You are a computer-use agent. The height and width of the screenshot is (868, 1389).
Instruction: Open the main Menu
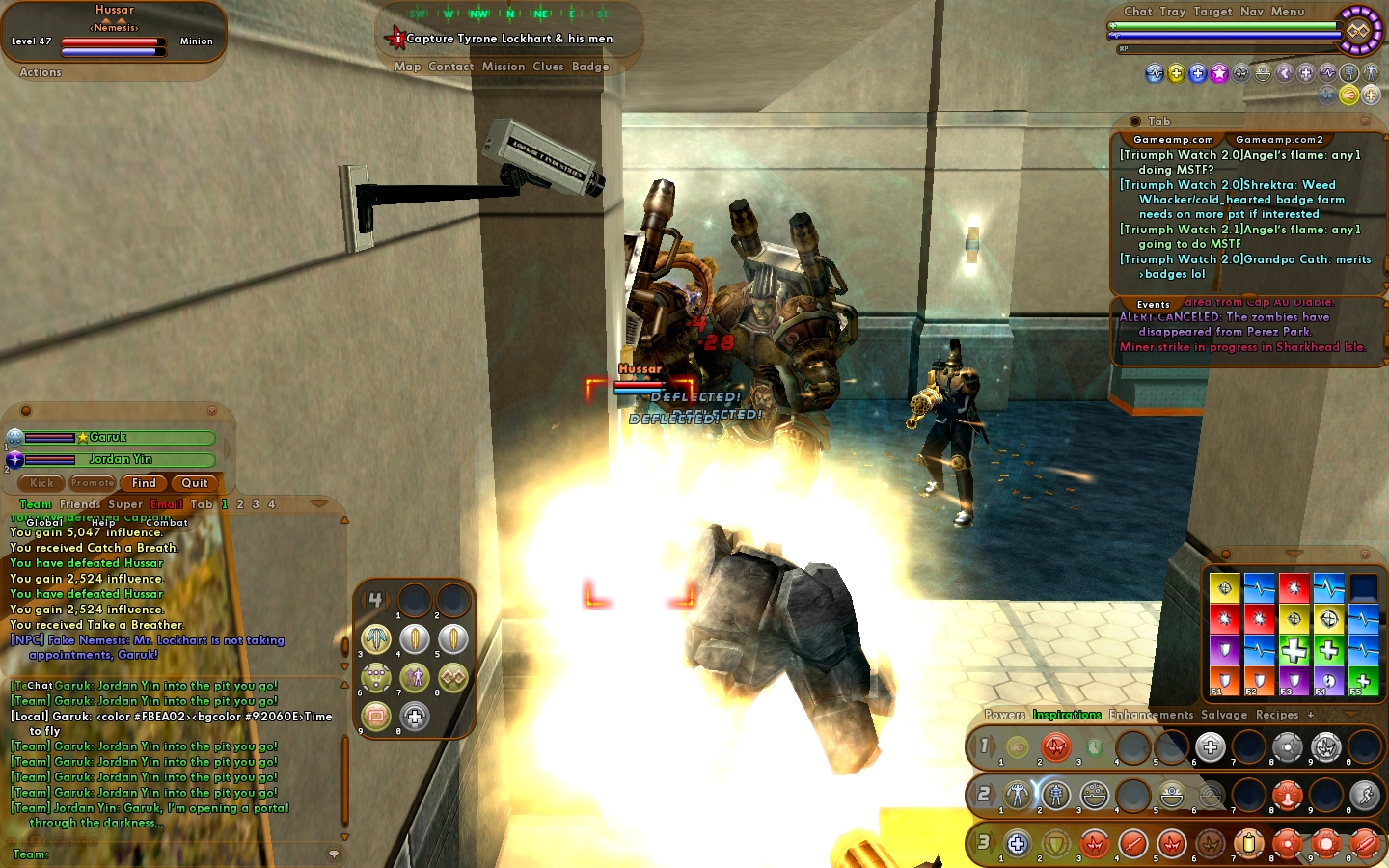point(1287,12)
